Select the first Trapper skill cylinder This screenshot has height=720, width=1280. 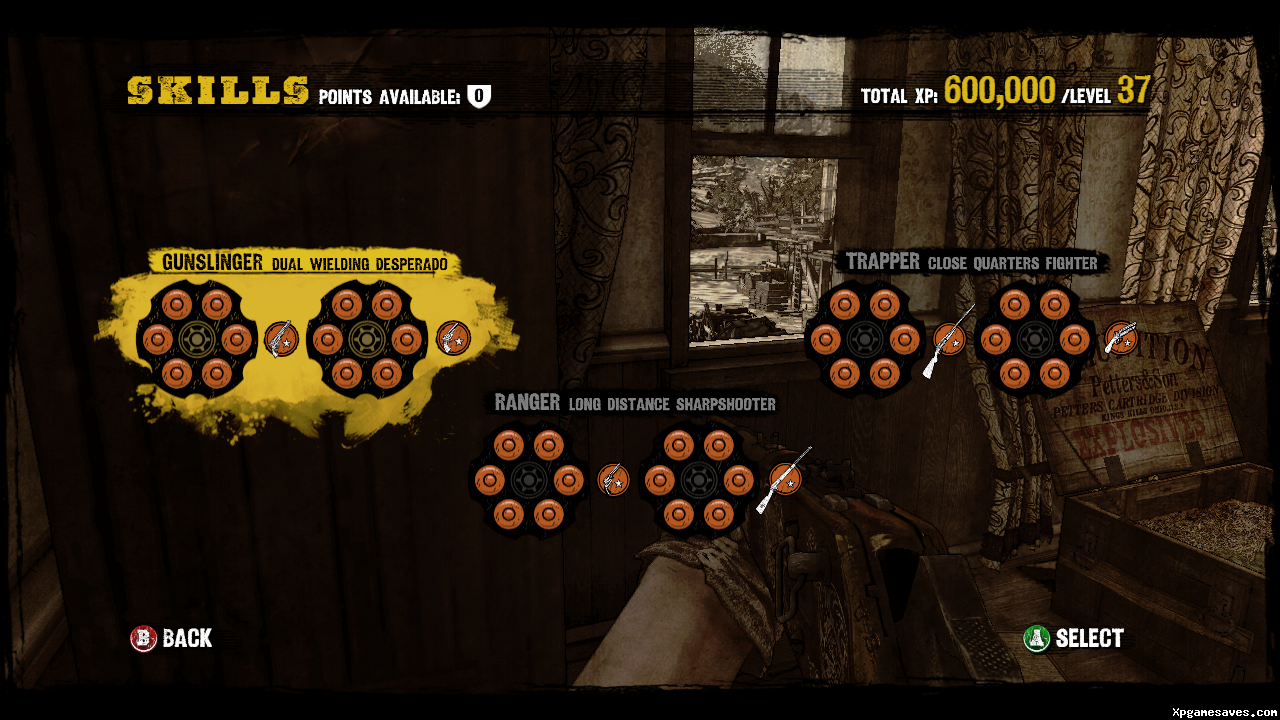(x=864, y=339)
